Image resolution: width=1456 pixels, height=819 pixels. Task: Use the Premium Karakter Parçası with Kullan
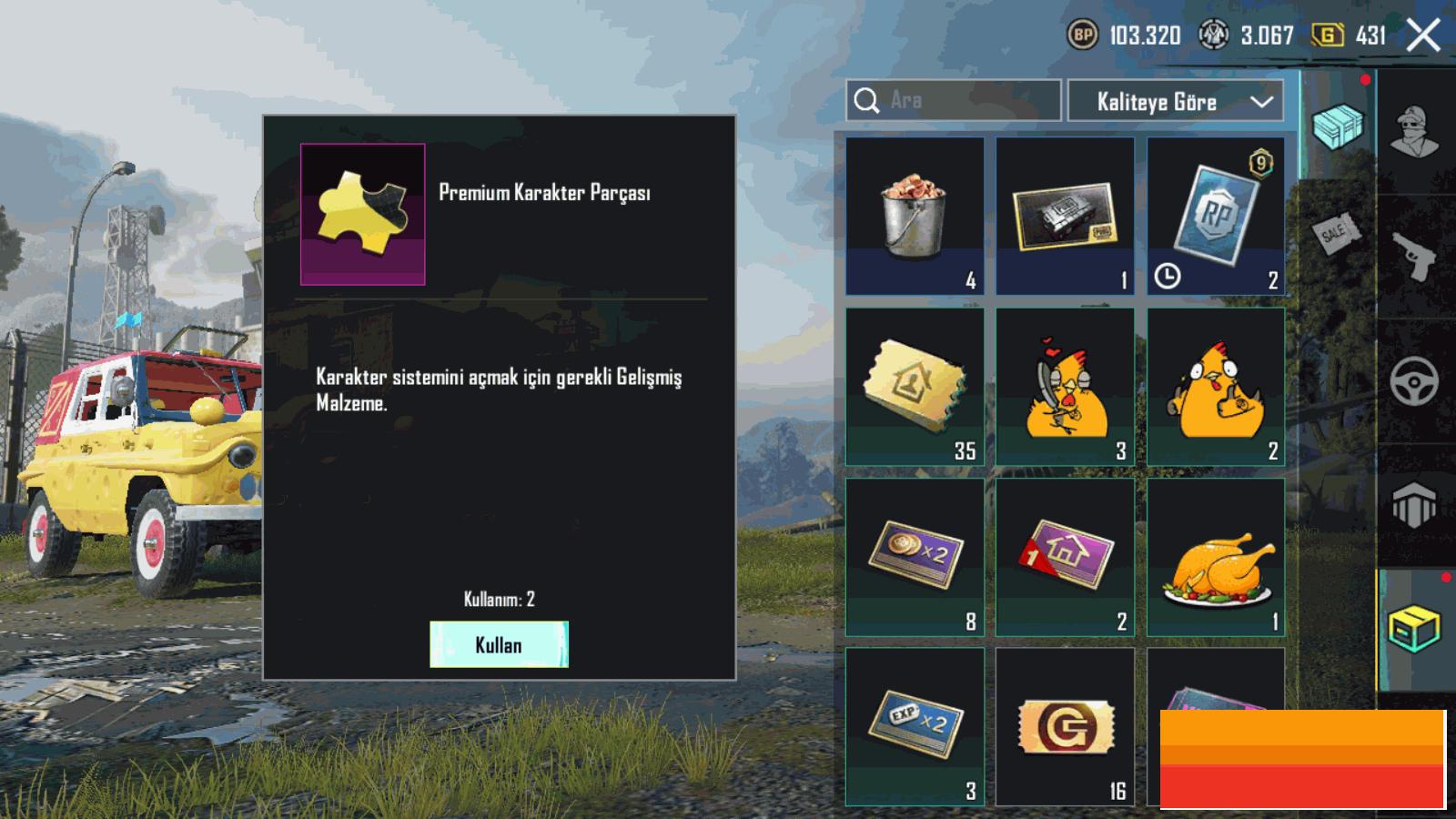click(499, 644)
